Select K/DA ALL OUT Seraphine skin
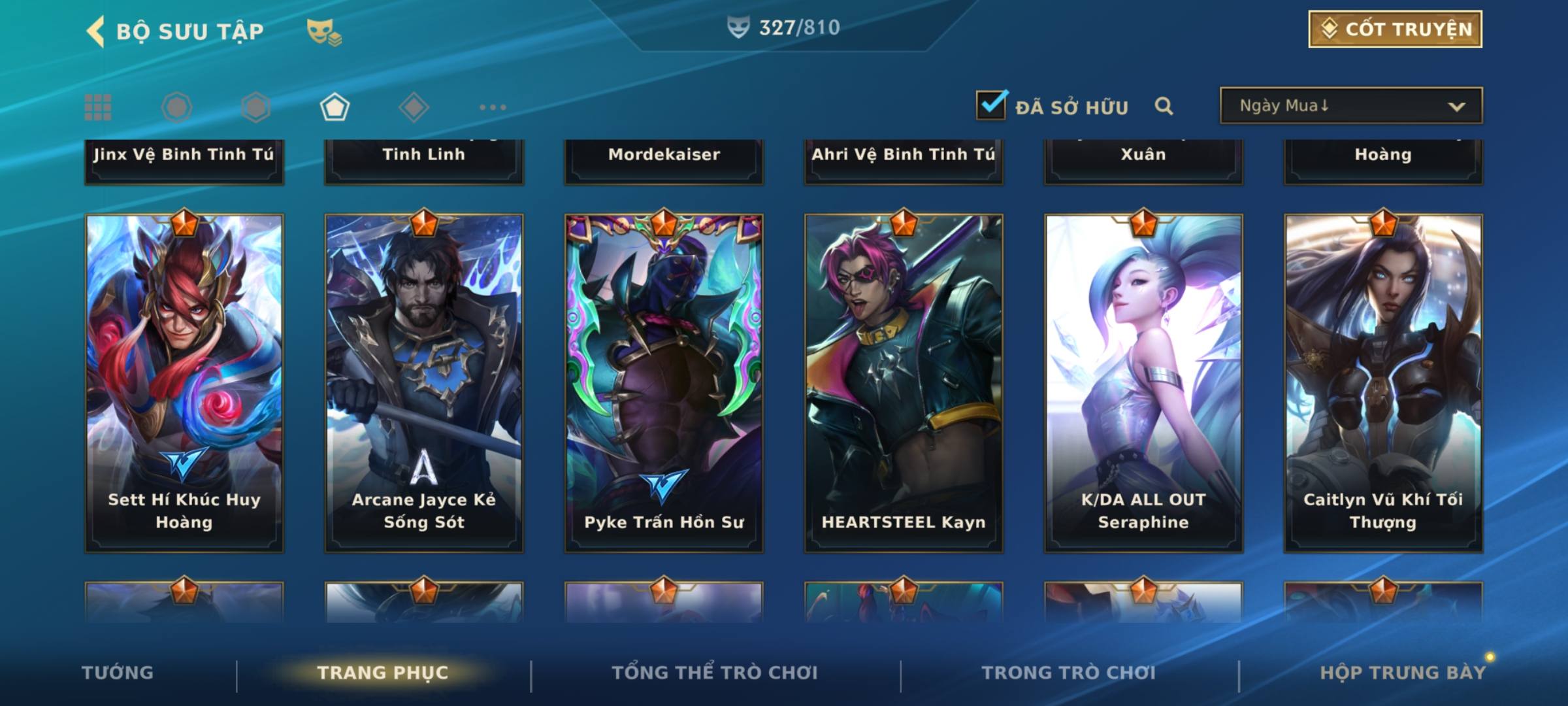 coord(1143,382)
